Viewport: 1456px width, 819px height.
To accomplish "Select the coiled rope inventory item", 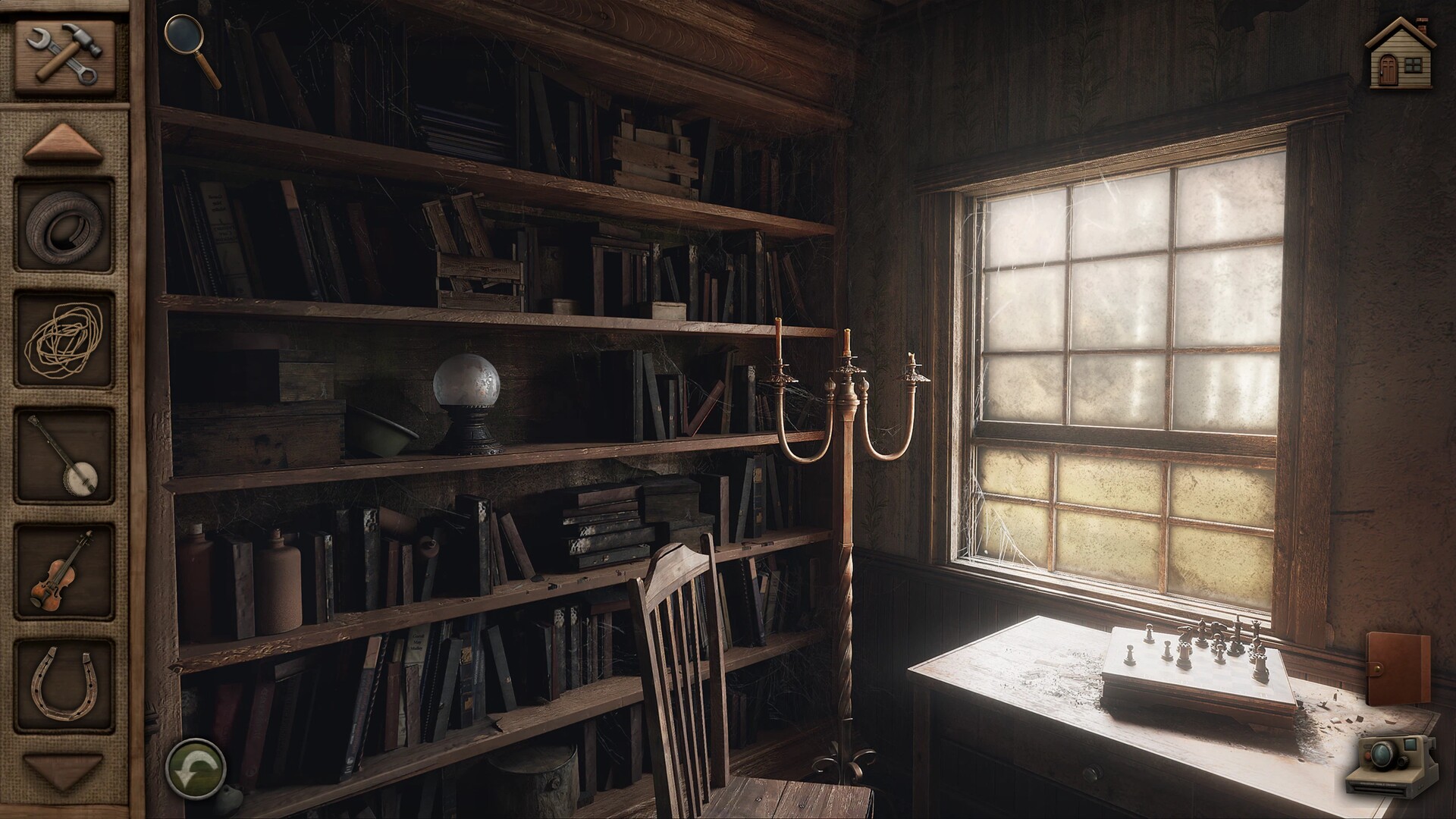I will (x=64, y=340).
